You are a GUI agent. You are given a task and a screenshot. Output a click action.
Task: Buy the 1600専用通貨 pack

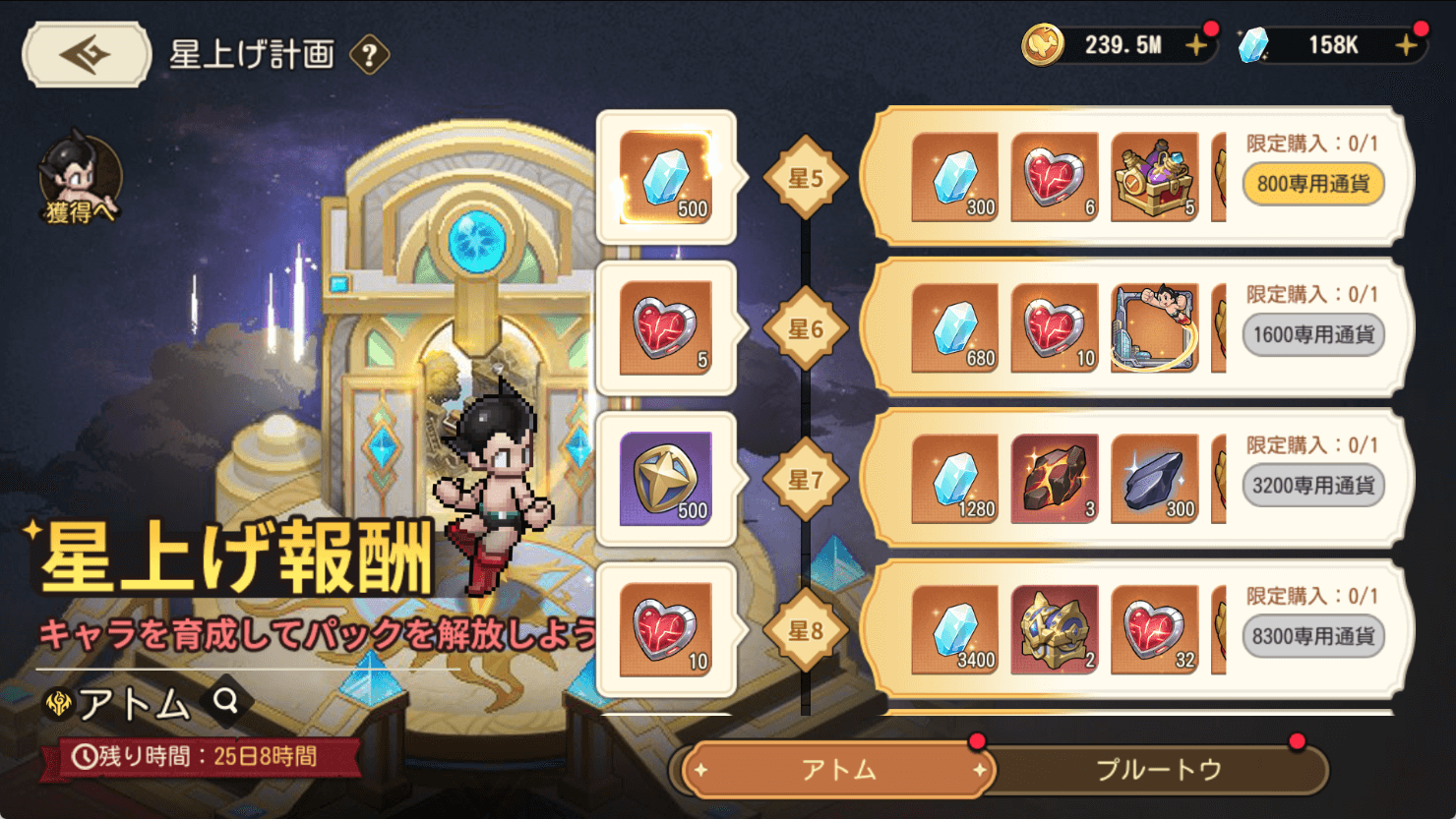tap(1312, 335)
